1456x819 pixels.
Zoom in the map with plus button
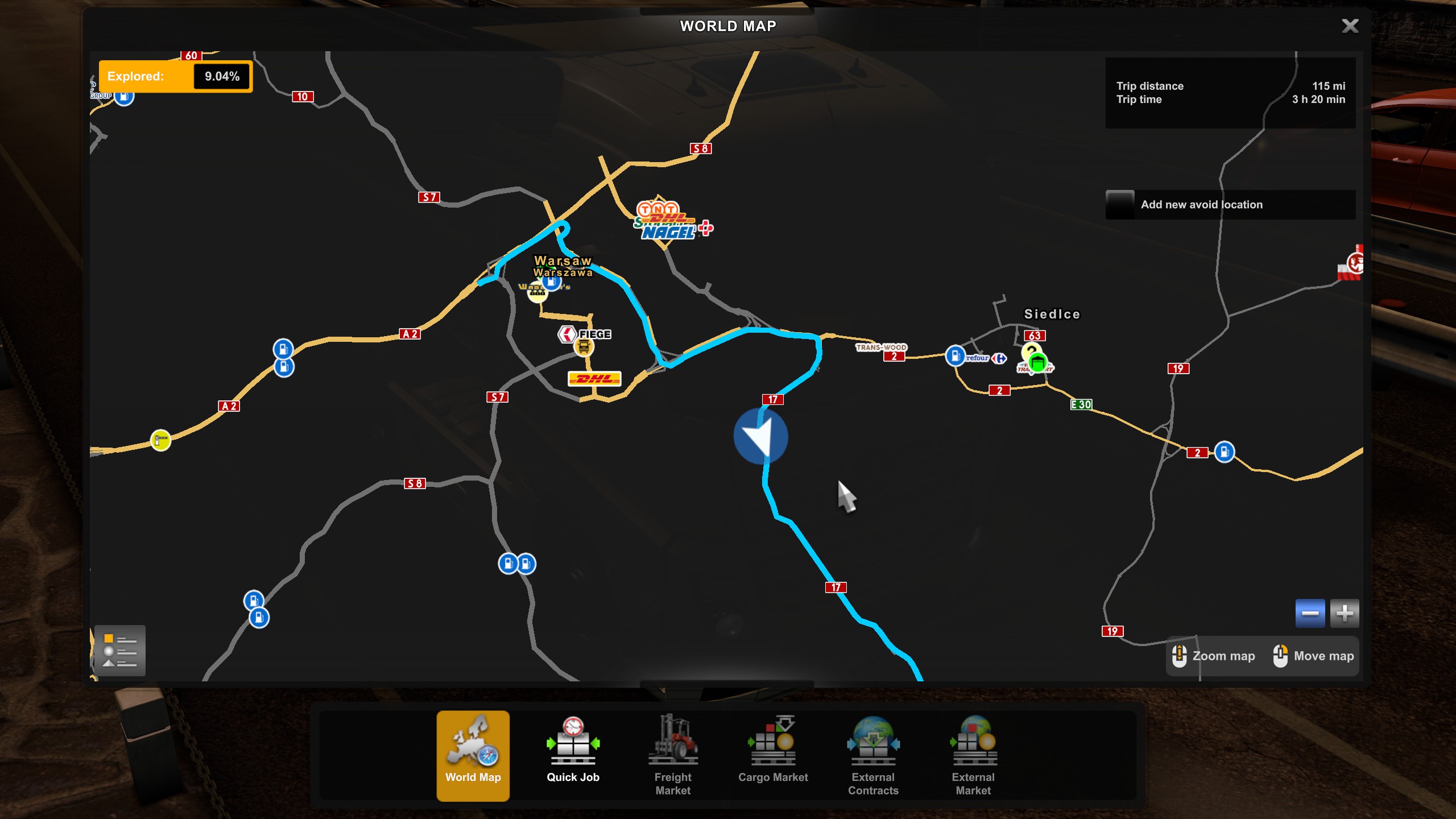(1345, 613)
